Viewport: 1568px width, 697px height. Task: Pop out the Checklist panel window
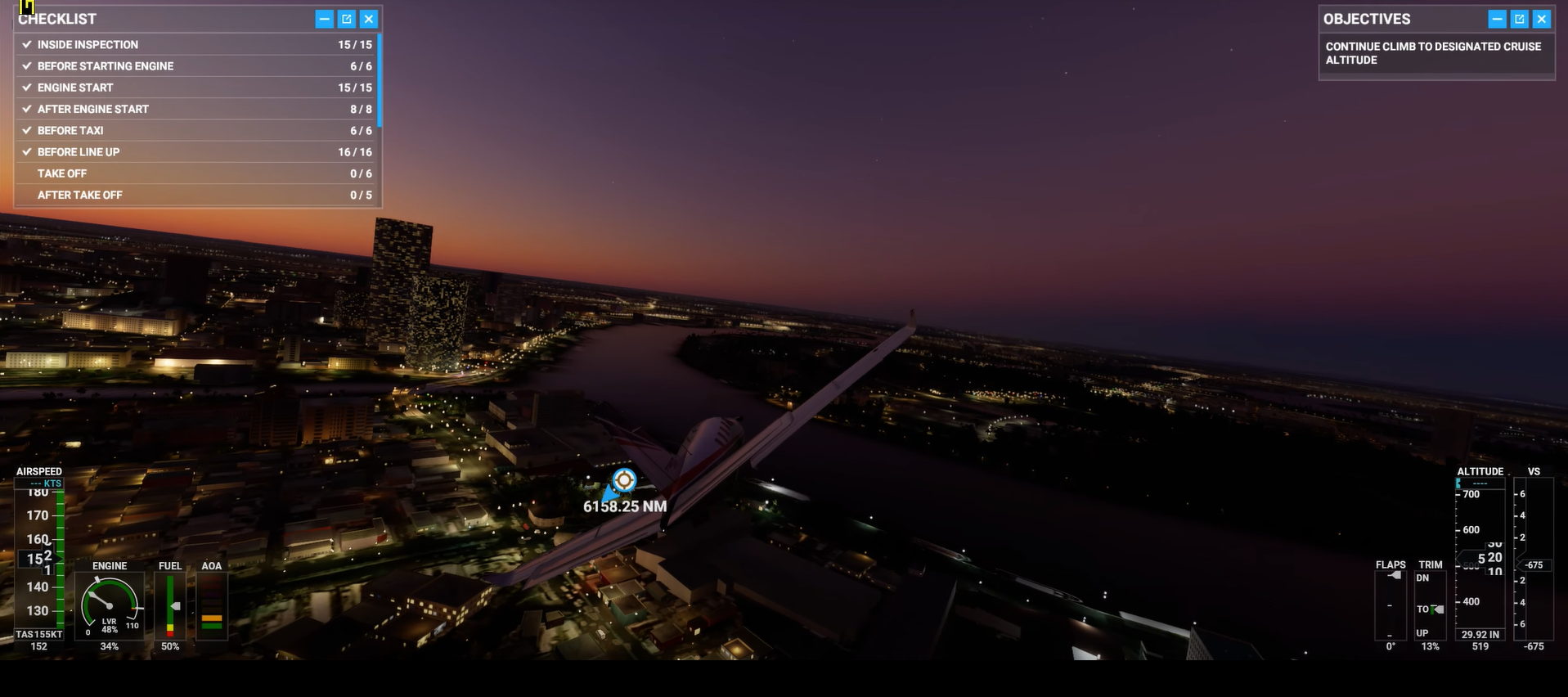point(347,19)
